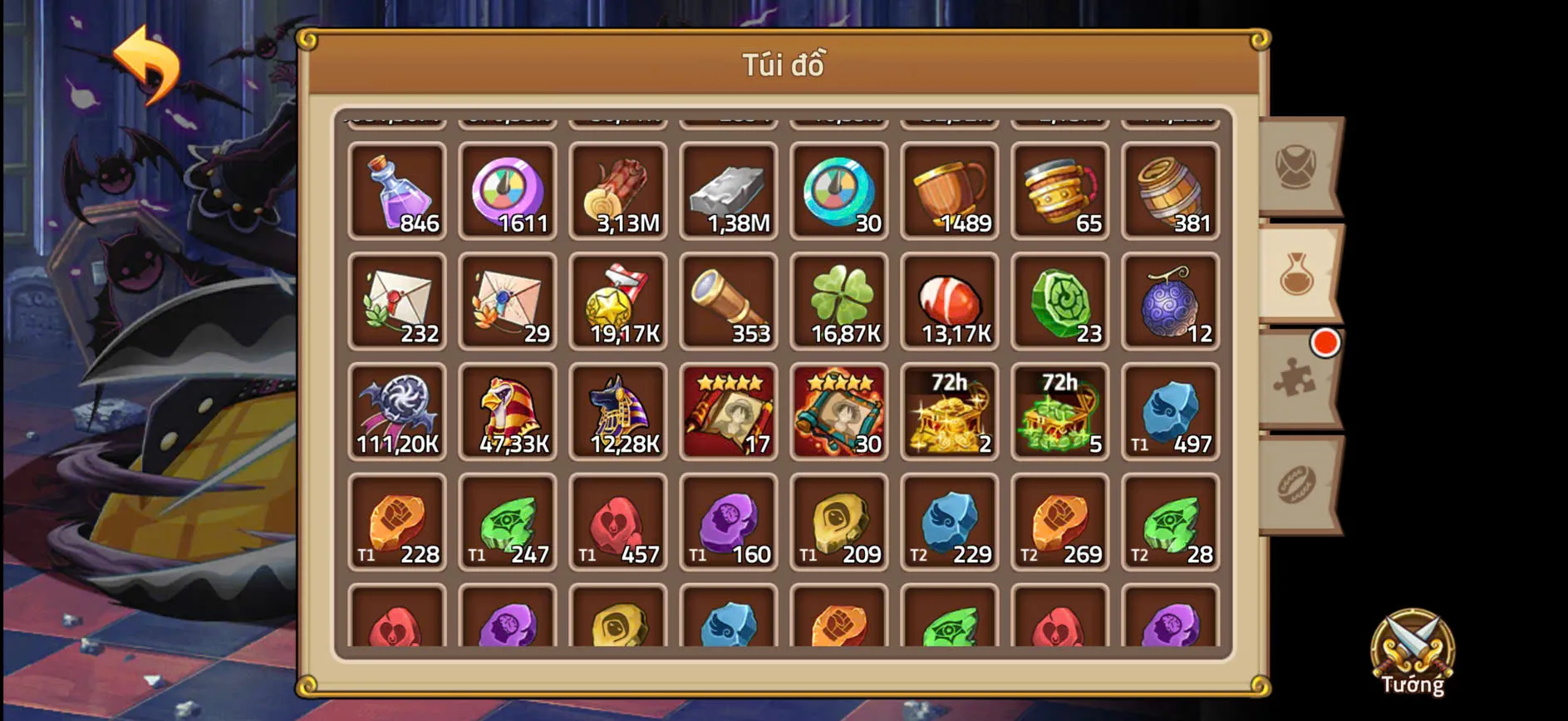Click the four-star hero scroll showing 17
1568x721 pixels.
(x=729, y=413)
